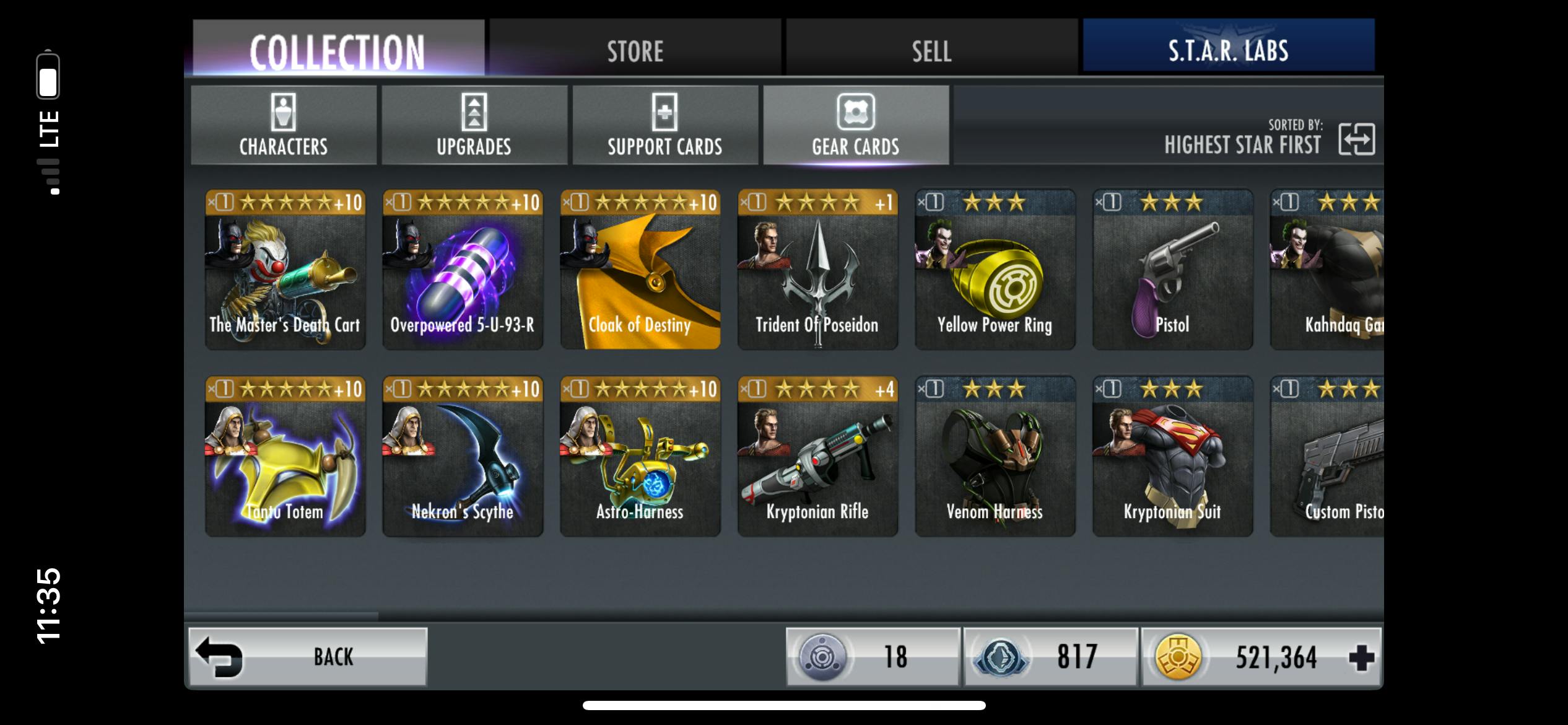Select the Kryptonian Rifle card

pyautogui.click(x=817, y=456)
